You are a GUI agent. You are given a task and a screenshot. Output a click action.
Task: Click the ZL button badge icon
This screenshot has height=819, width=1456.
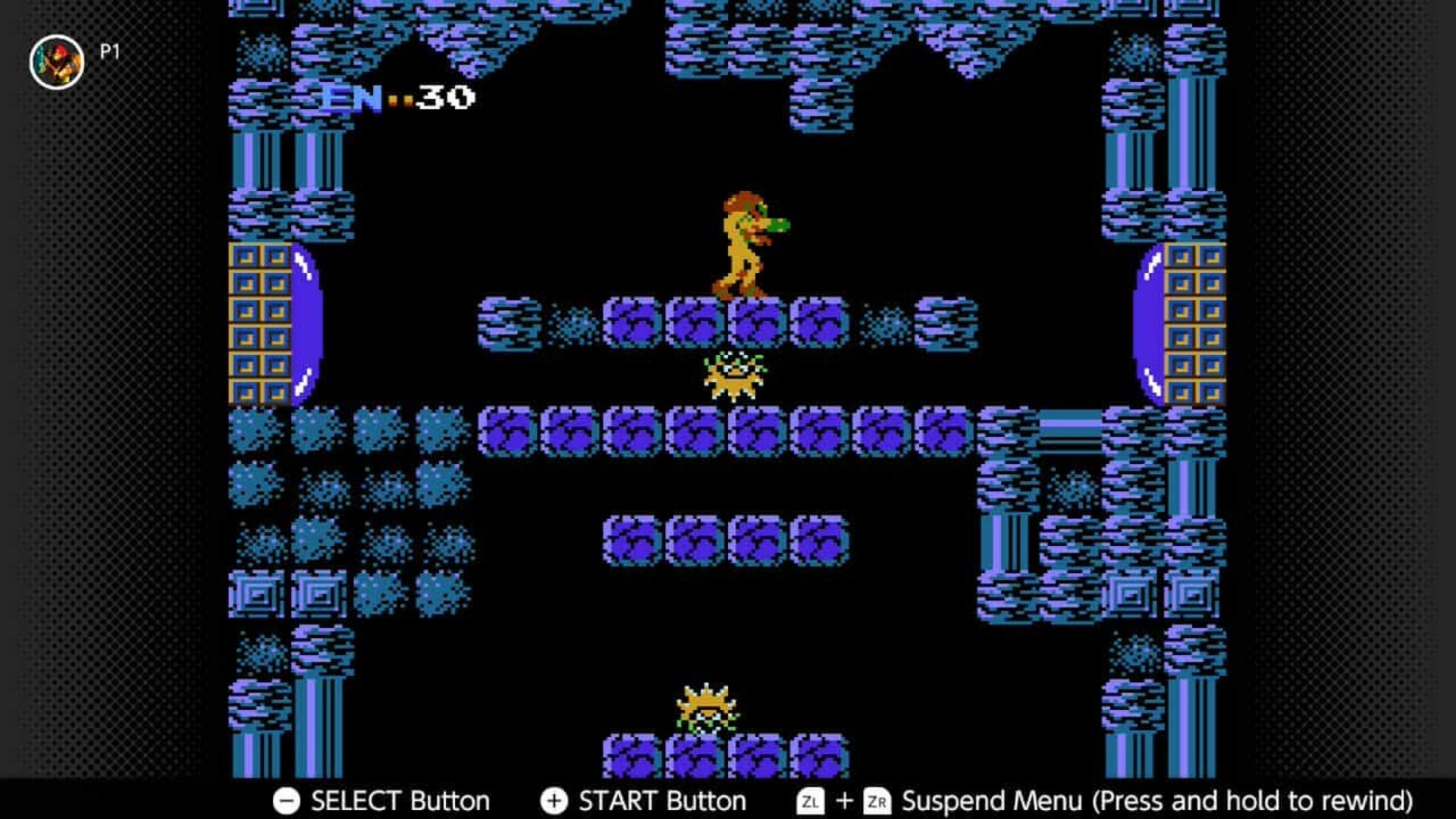pyautogui.click(x=812, y=799)
